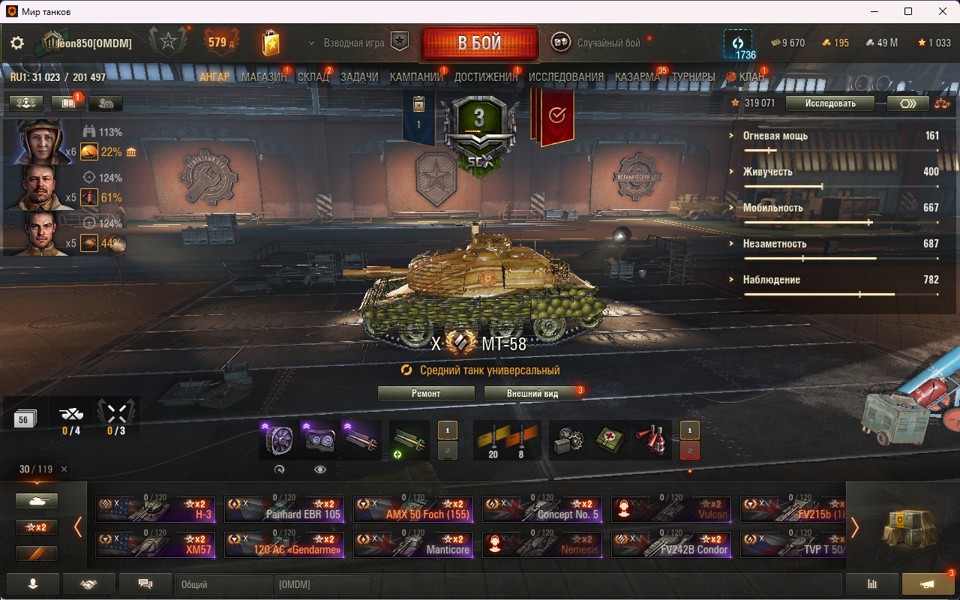Open the Случайный бой mode selector
Viewport: 960px width, 600px height.
[596, 43]
